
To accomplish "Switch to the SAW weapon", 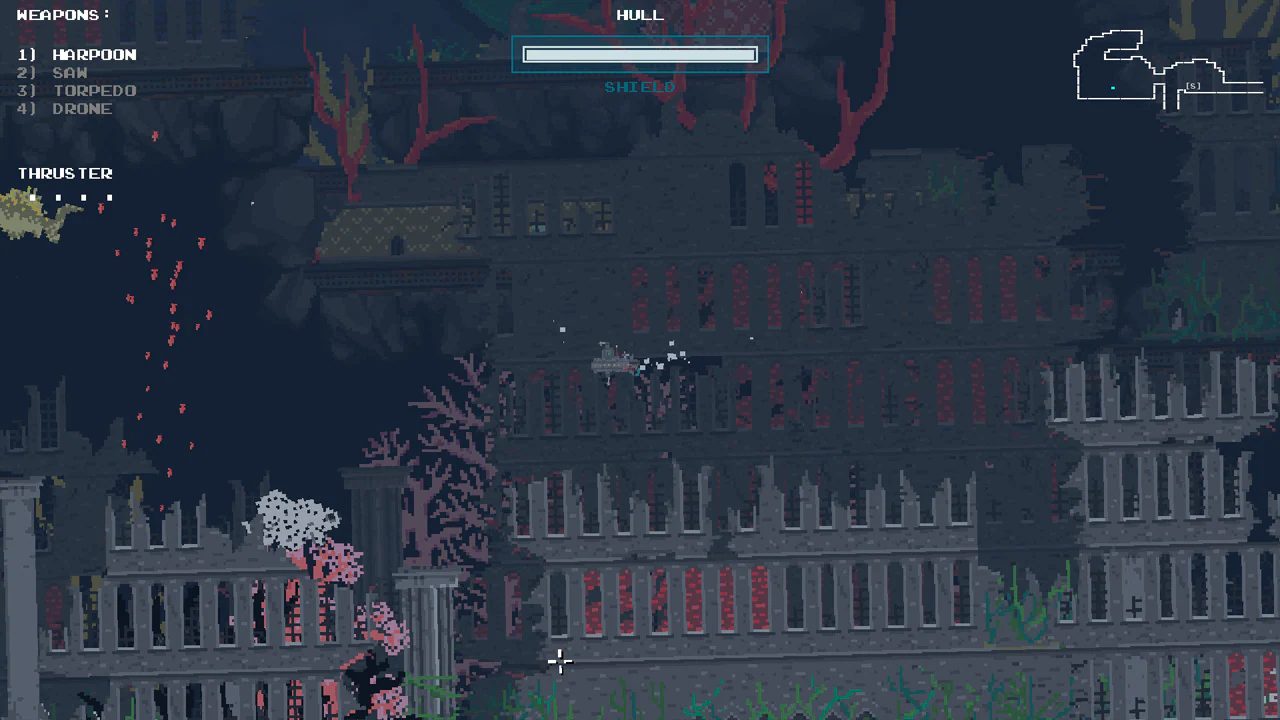I will point(70,72).
